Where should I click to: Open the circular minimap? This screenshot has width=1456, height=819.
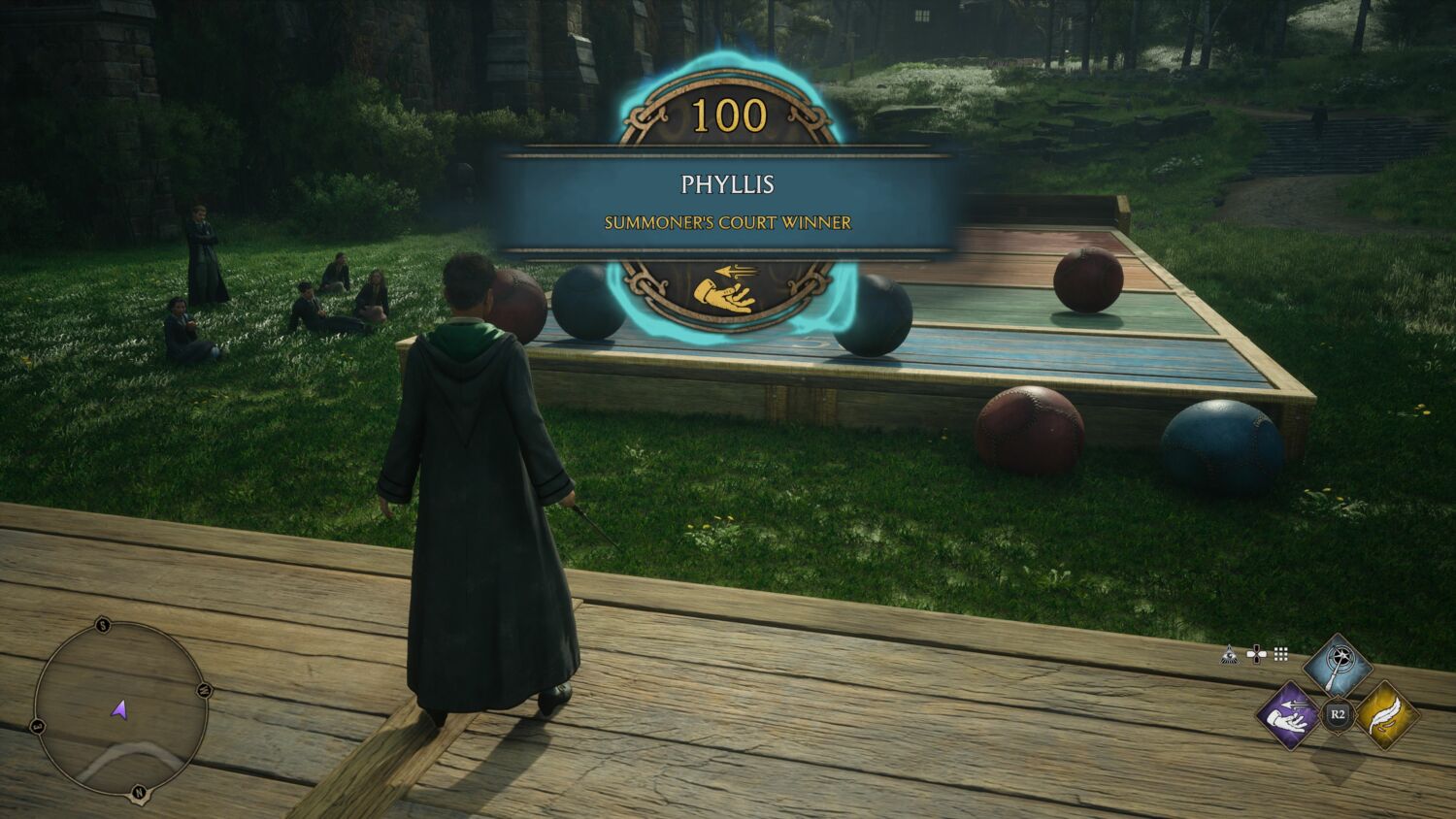[120, 708]
